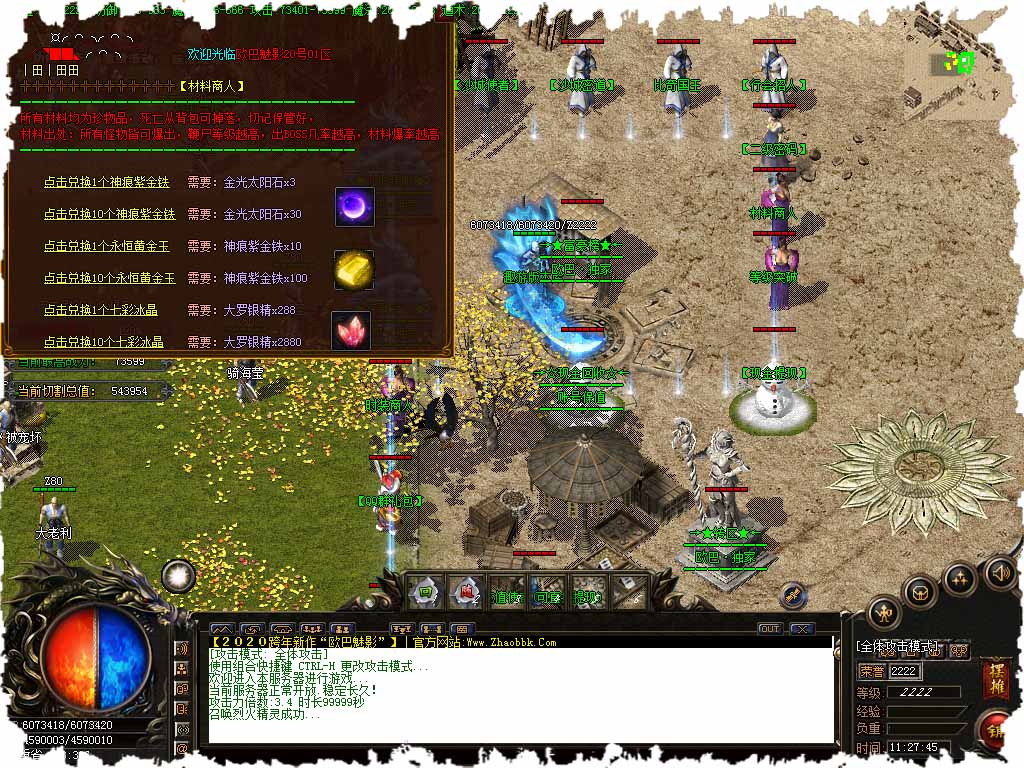The image size is (1024, 768).
Task: Select the gold ingot material icon
Action: (x=353, y=269)
